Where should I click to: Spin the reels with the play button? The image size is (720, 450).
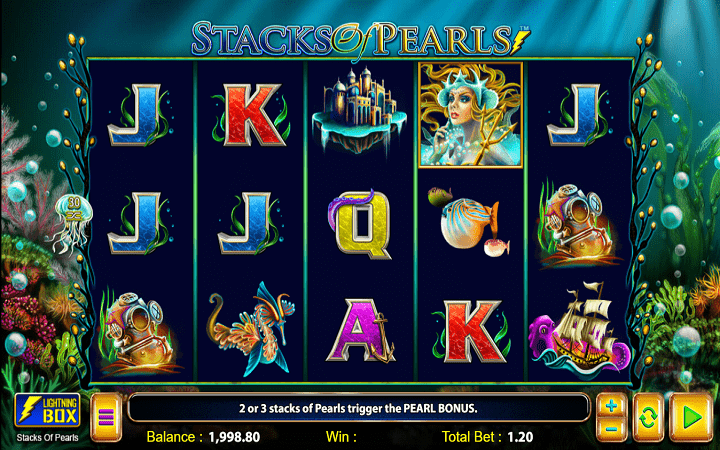689,417
